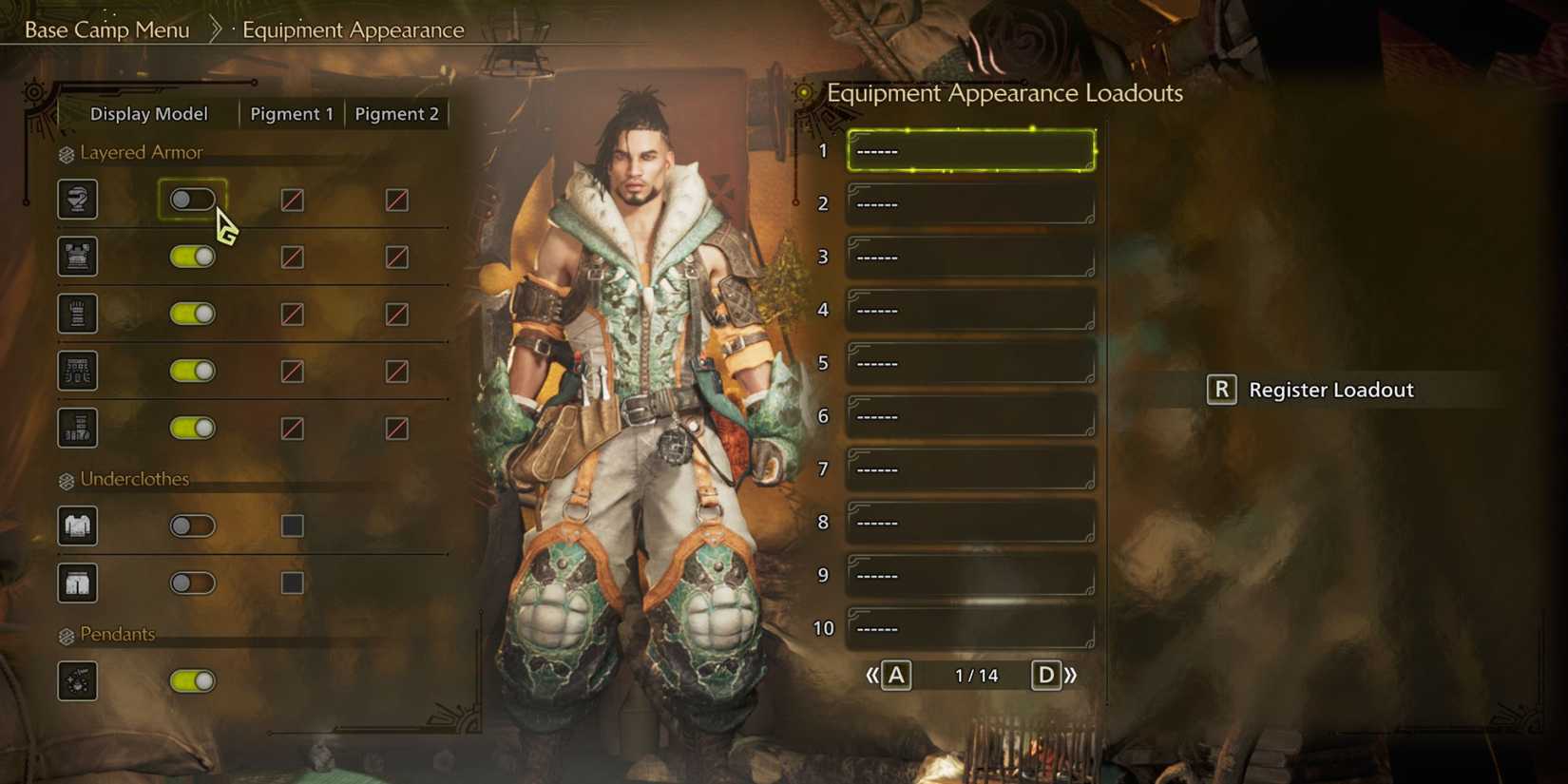
Task: Click Pigment 2 checkbox for leg armor
Action: click(x=397, y=428)
